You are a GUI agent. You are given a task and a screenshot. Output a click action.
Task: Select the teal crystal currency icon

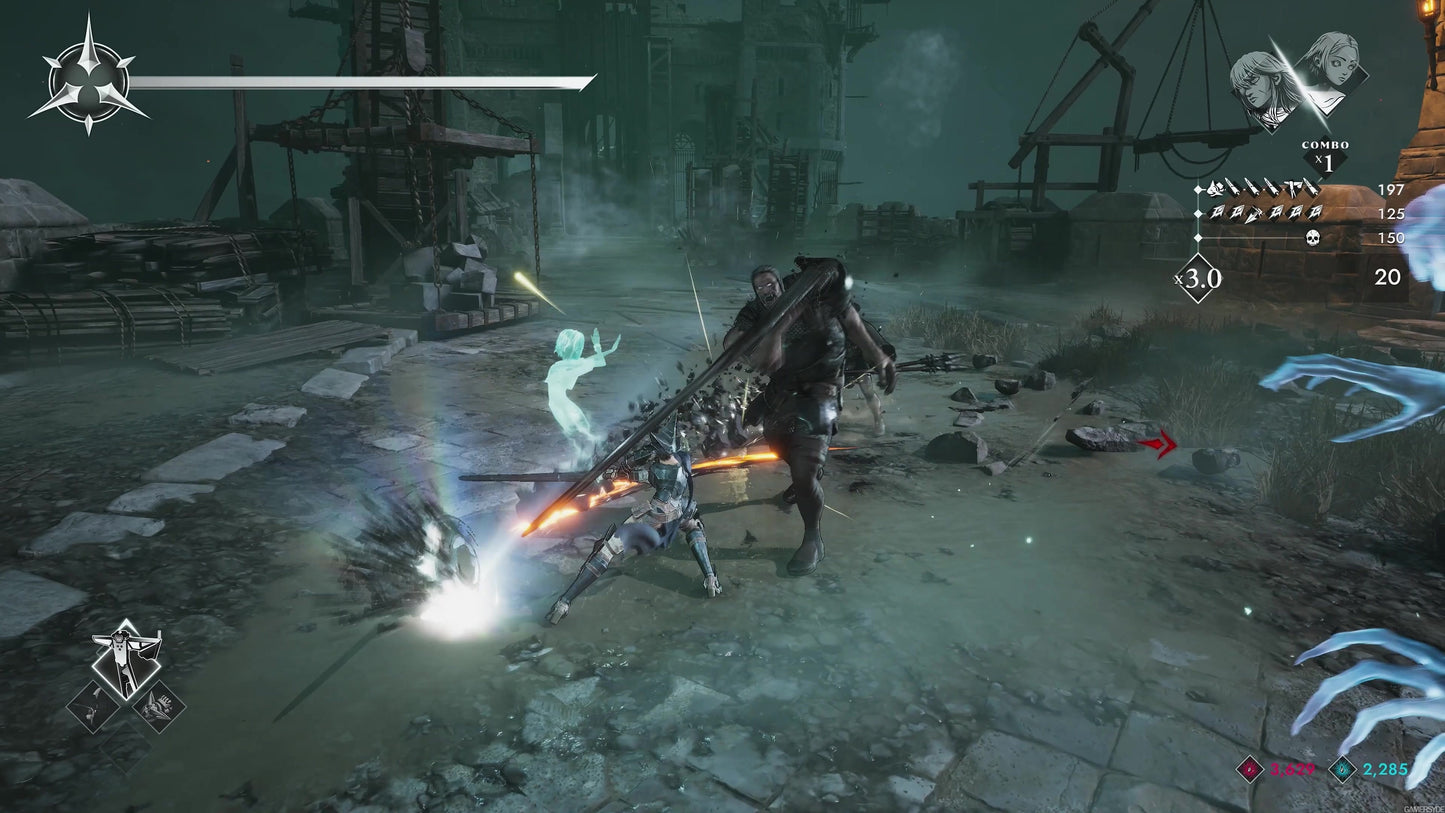(x=1343, y=768)
